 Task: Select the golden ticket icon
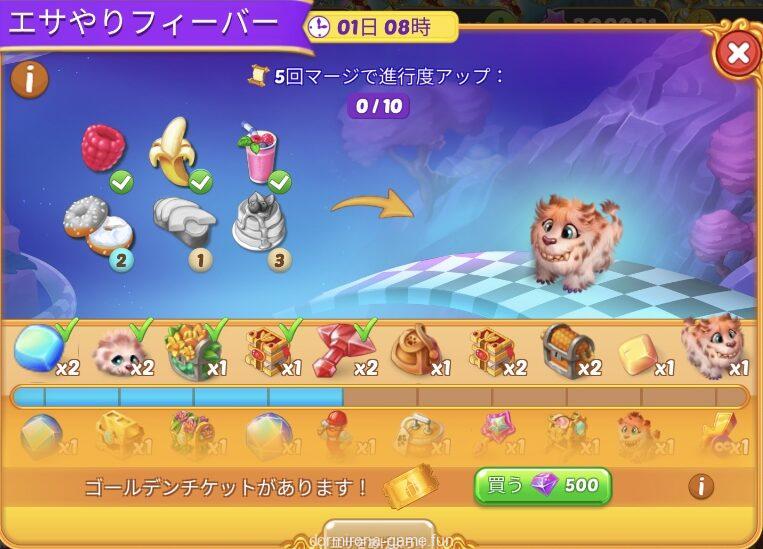coord(408,487)
